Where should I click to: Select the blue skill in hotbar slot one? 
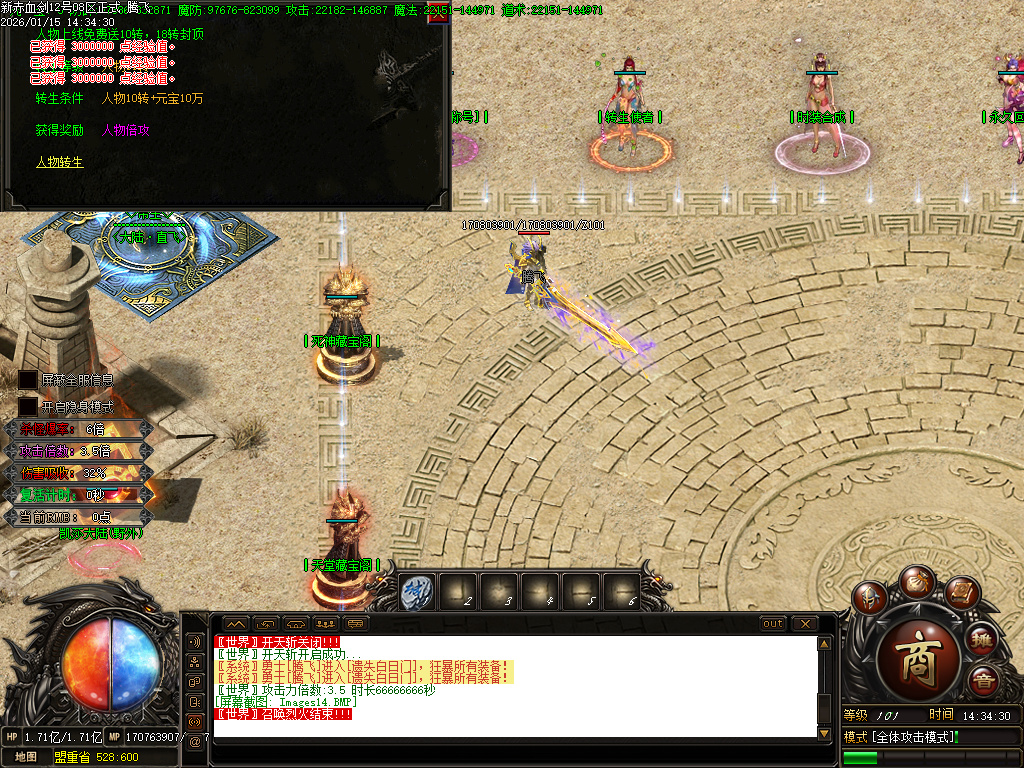(415, 593)
